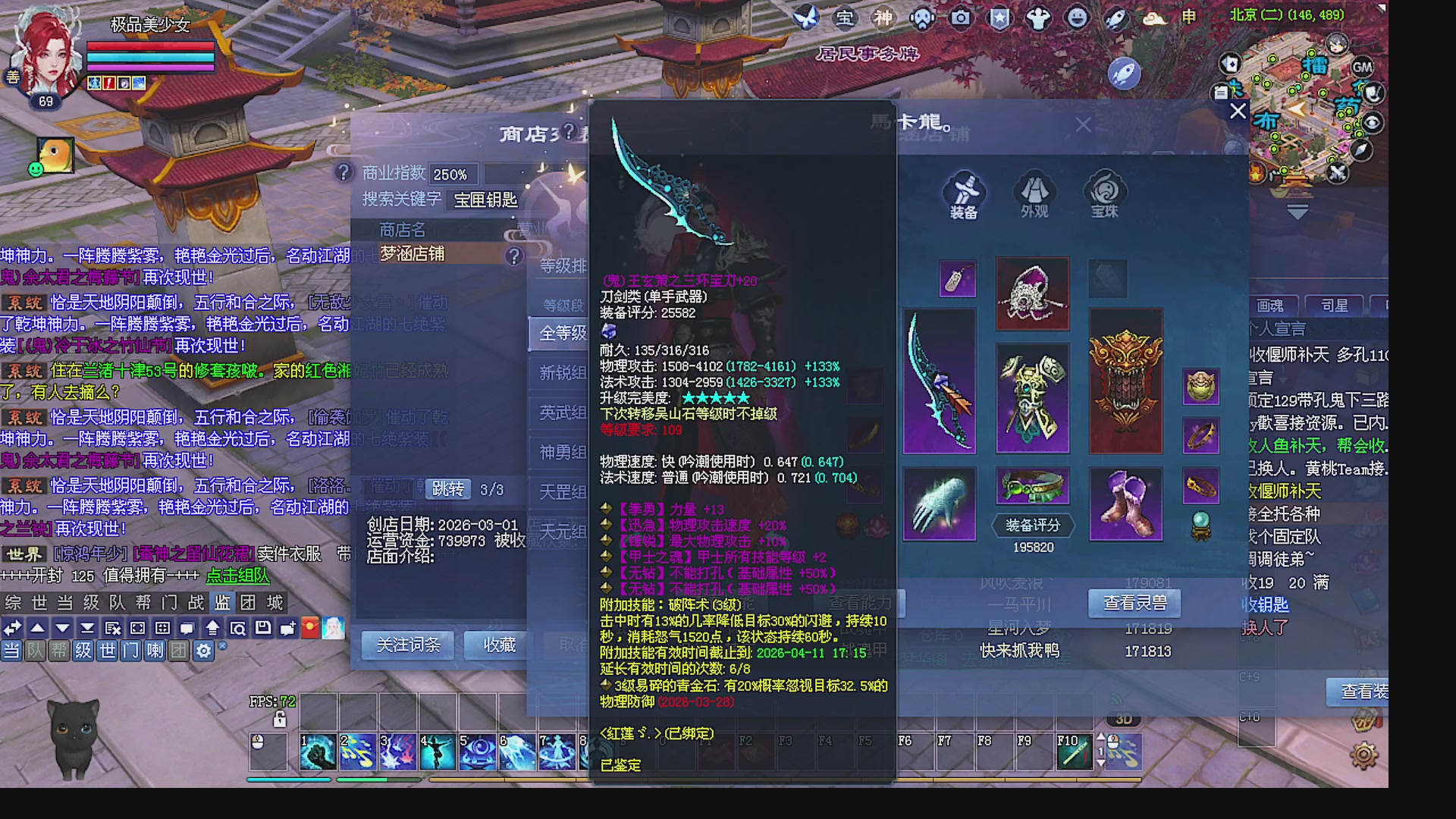The height and width of the screenshot is (819, 1456).
Task: Click the save chat log floppy disk icon
Action: (x=263, y=628)
